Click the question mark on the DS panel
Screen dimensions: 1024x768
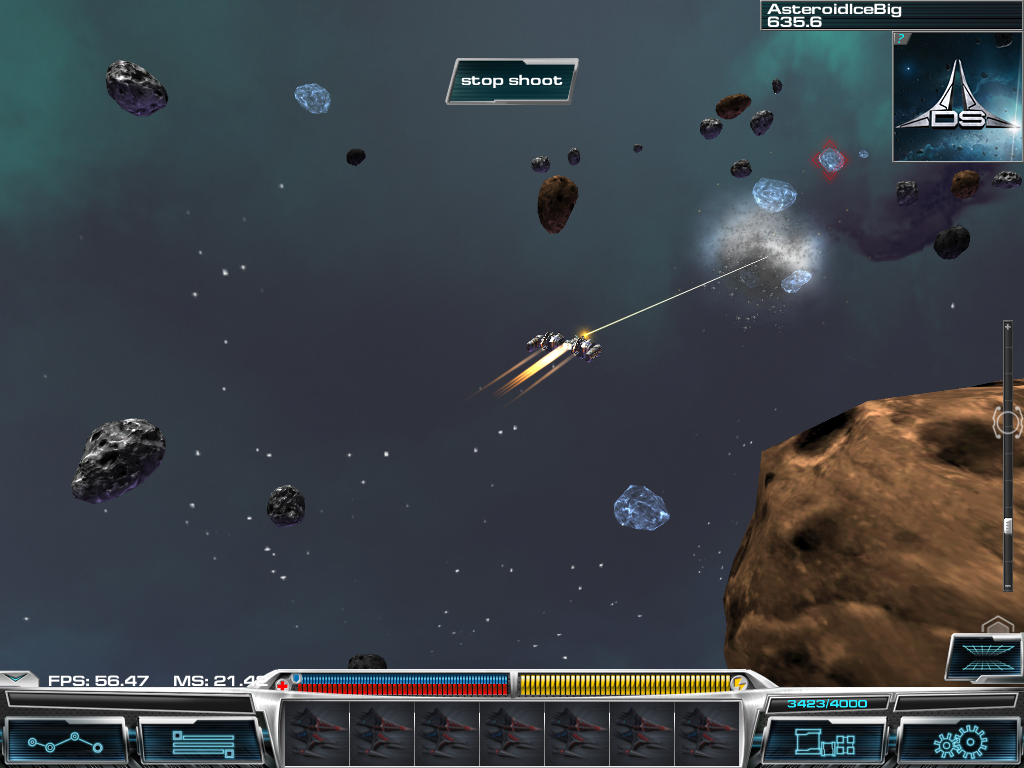click(x=900, y=38)
